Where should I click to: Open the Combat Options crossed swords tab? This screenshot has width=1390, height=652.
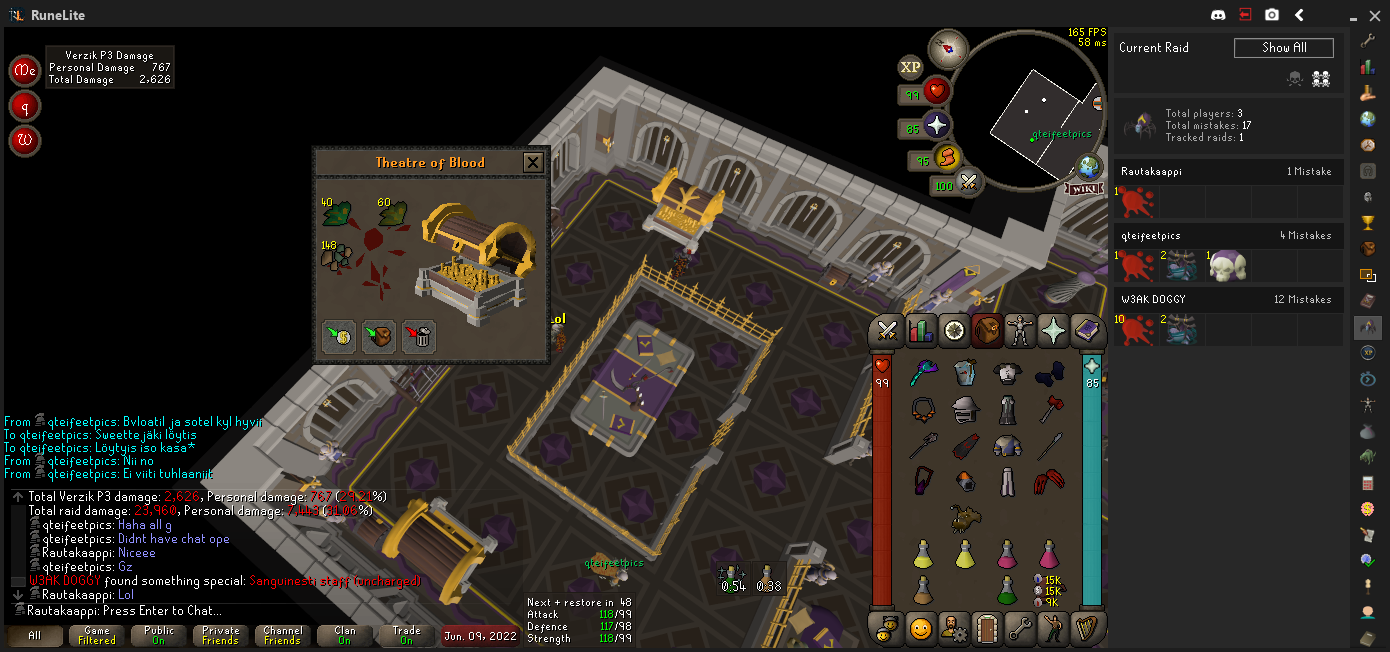click(x=887, y=330)
